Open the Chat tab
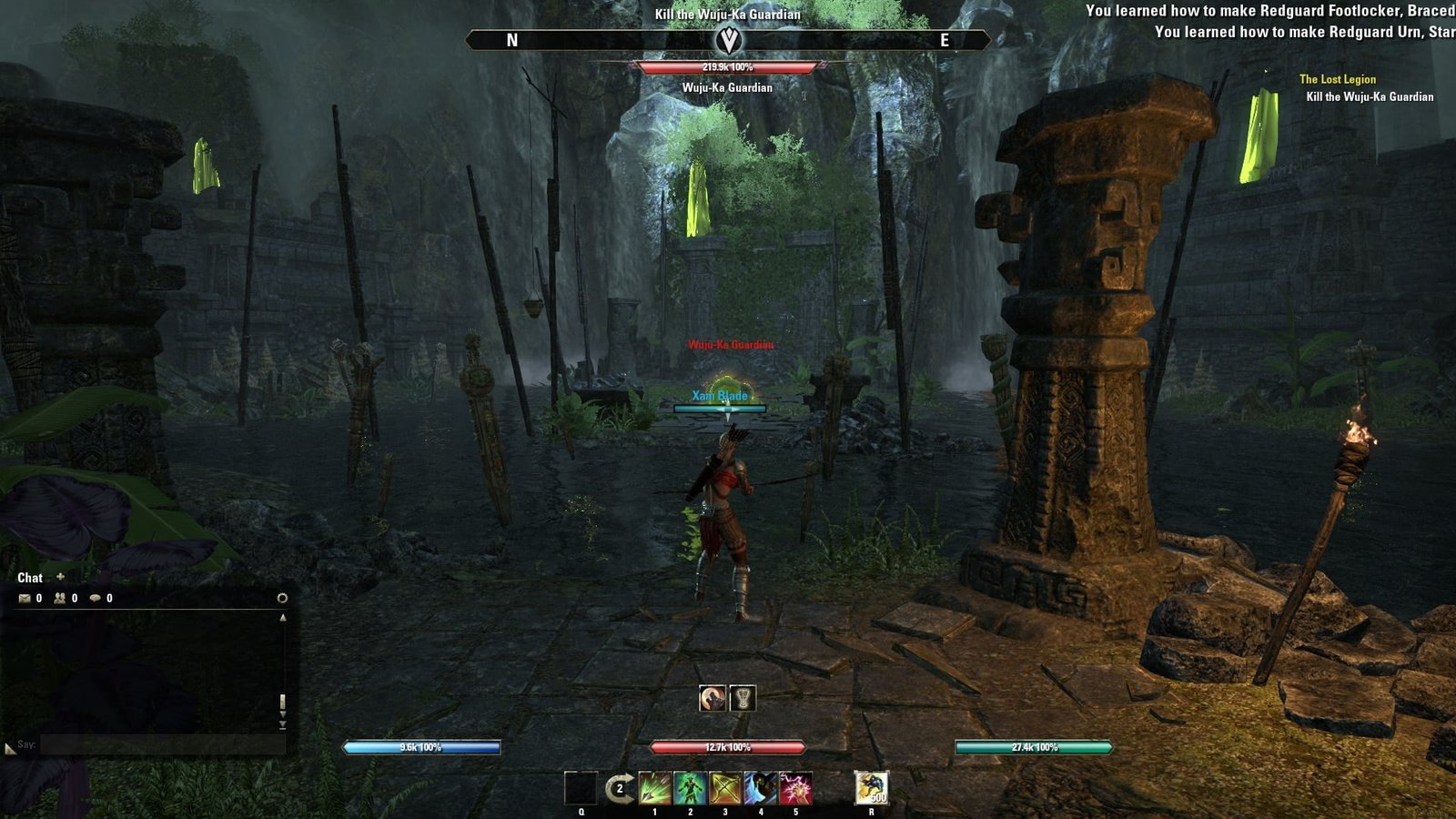This screenshot has width=1456, height=819. pyautogui.click(x=30, y=578)
